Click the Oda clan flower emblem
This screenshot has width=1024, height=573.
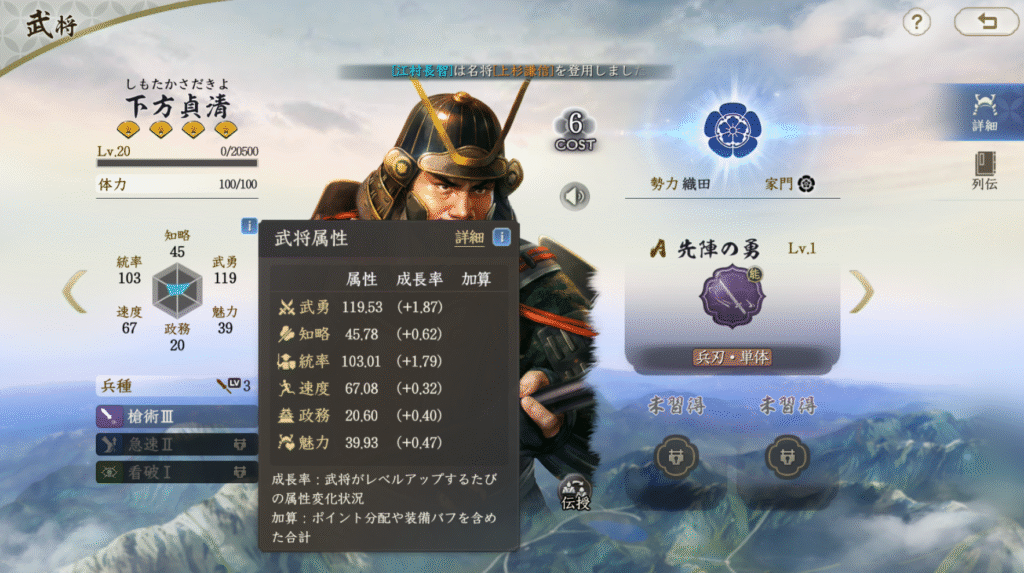(732, 129)
